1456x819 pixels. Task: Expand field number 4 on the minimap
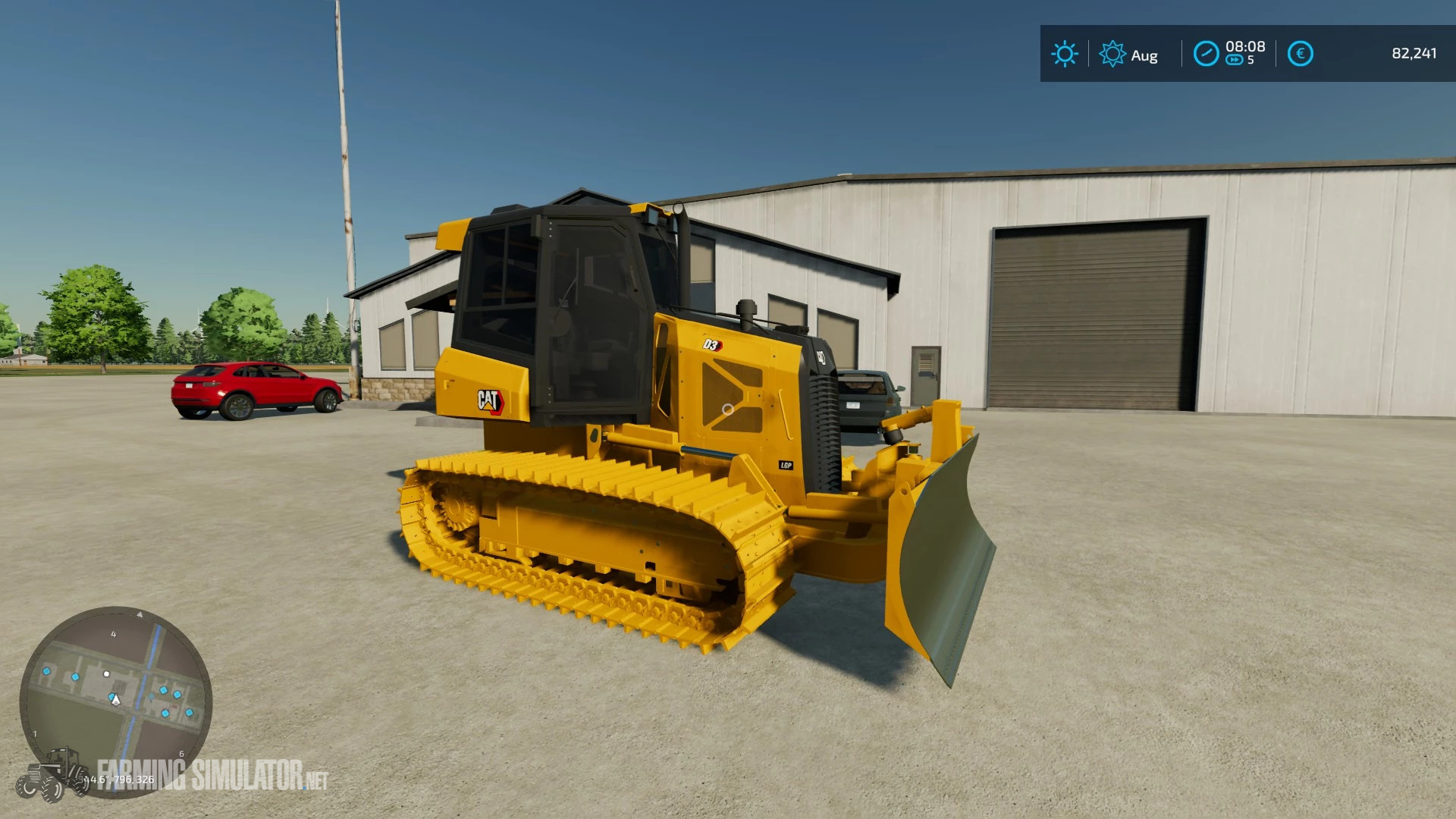coord(114,635)
